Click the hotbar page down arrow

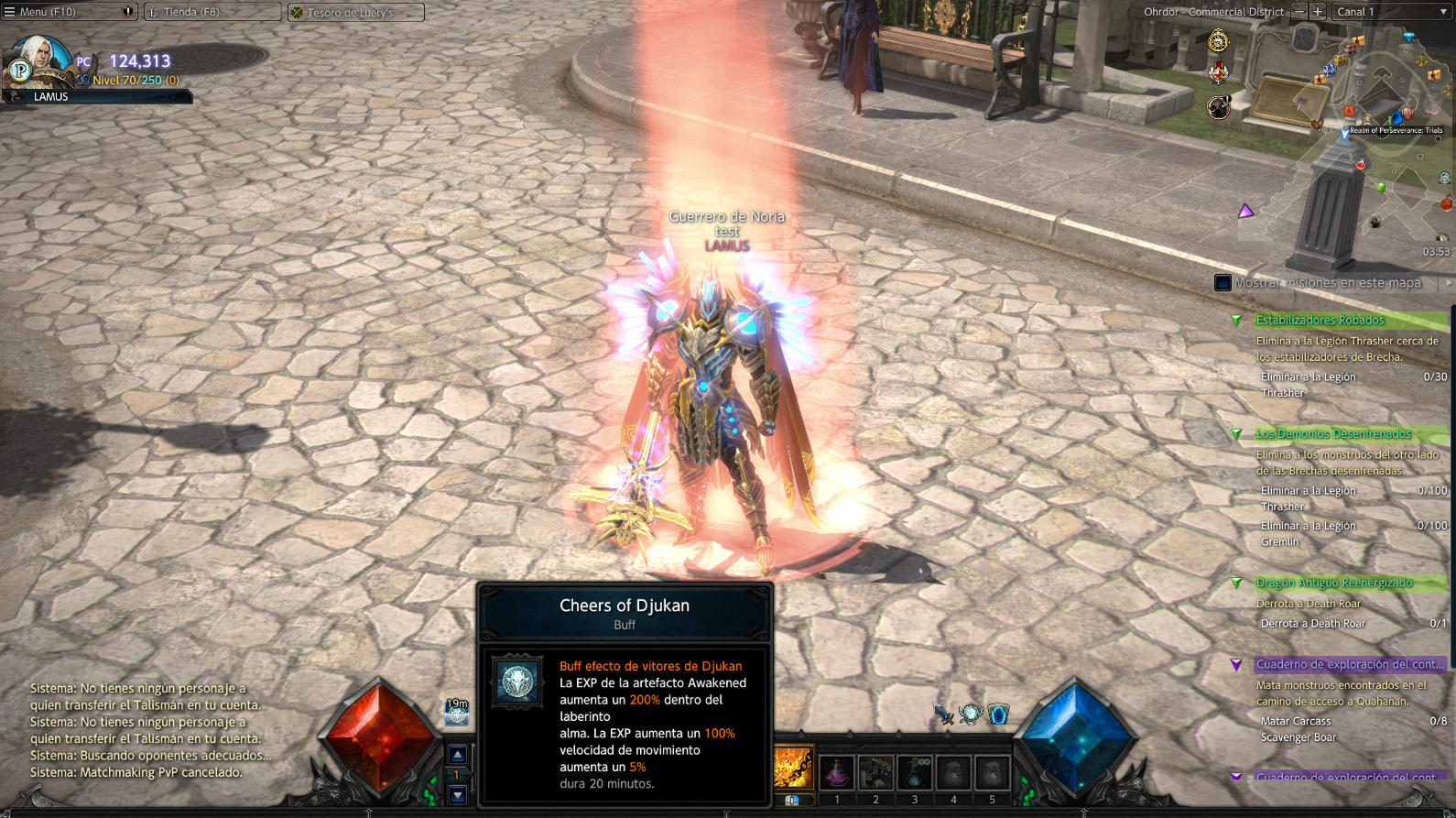457,795
